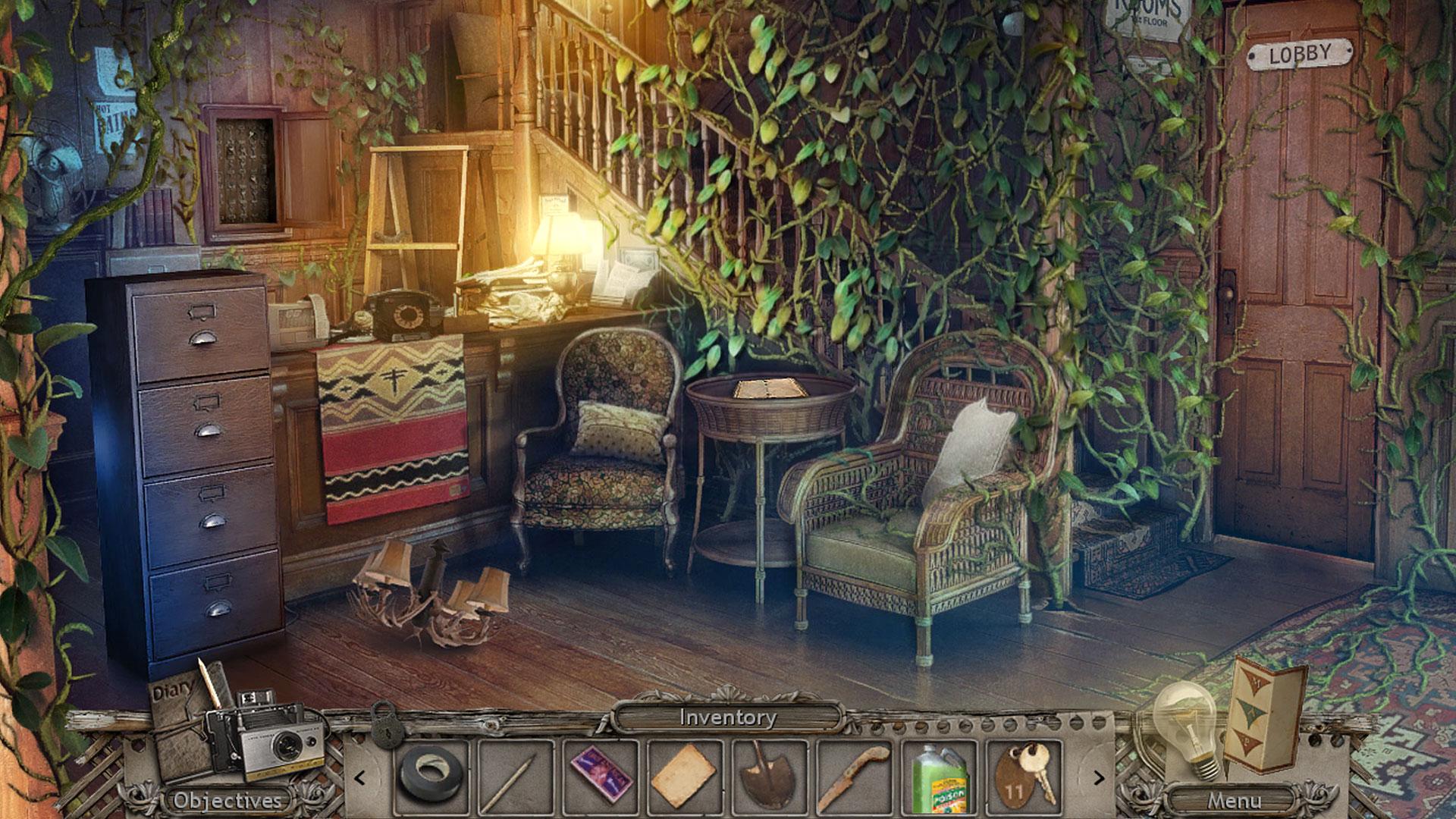Switch to the Inventory tab label
The height and width of the screenshot is (819, 1456).
pos(729,717)
